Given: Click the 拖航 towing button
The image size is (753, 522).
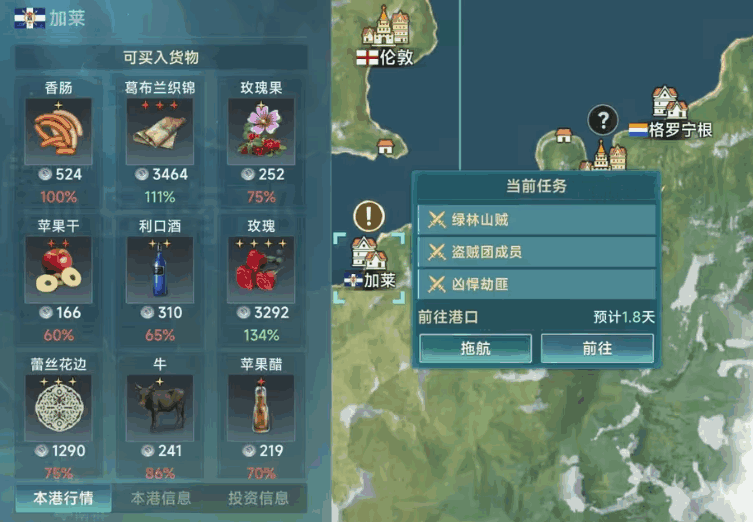Looking at the screenshot, I should pos(475,348).
